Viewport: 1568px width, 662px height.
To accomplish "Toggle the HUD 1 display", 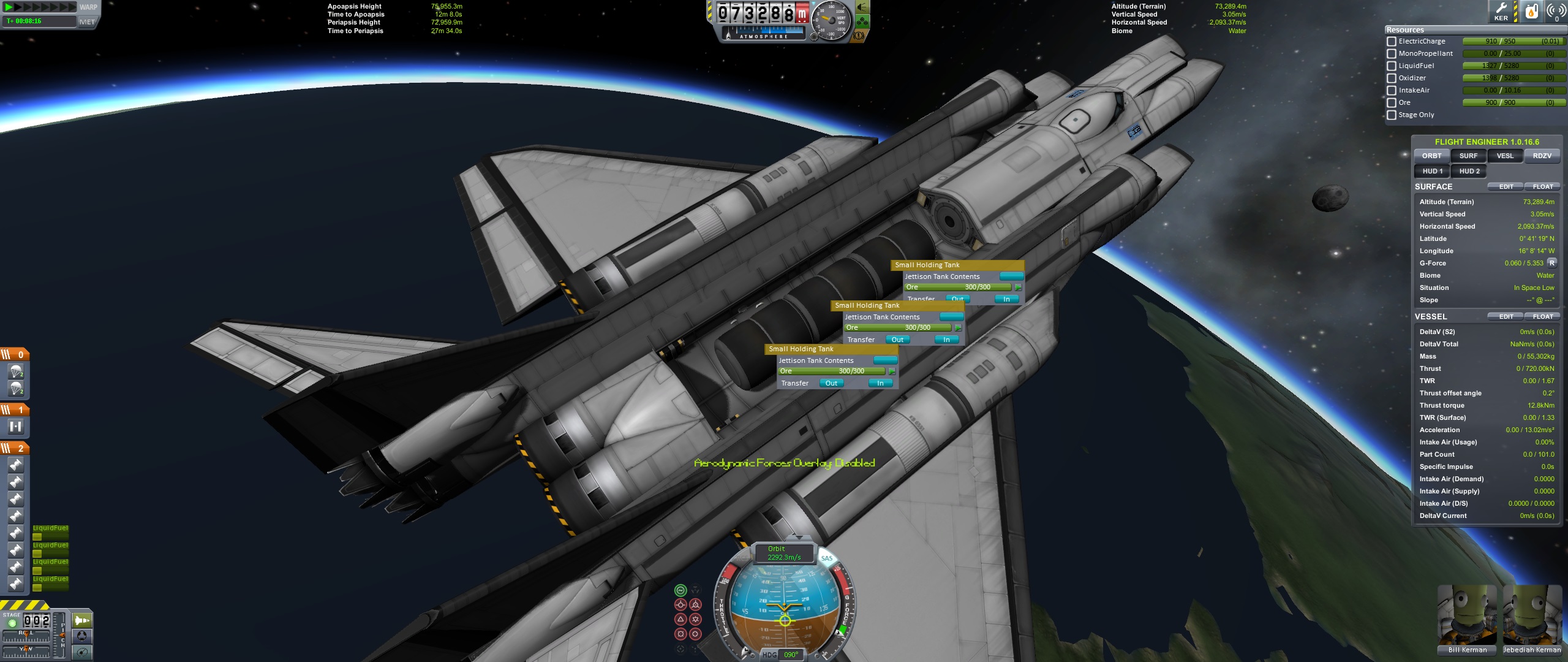I will 1432,171.
